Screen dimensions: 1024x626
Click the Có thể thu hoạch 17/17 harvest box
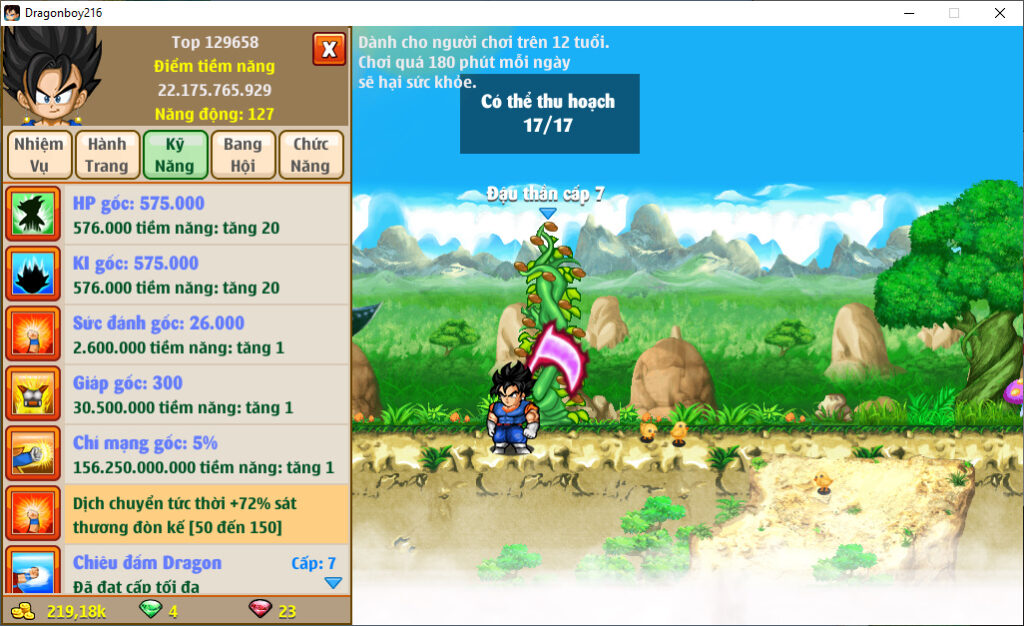(549, 114)
